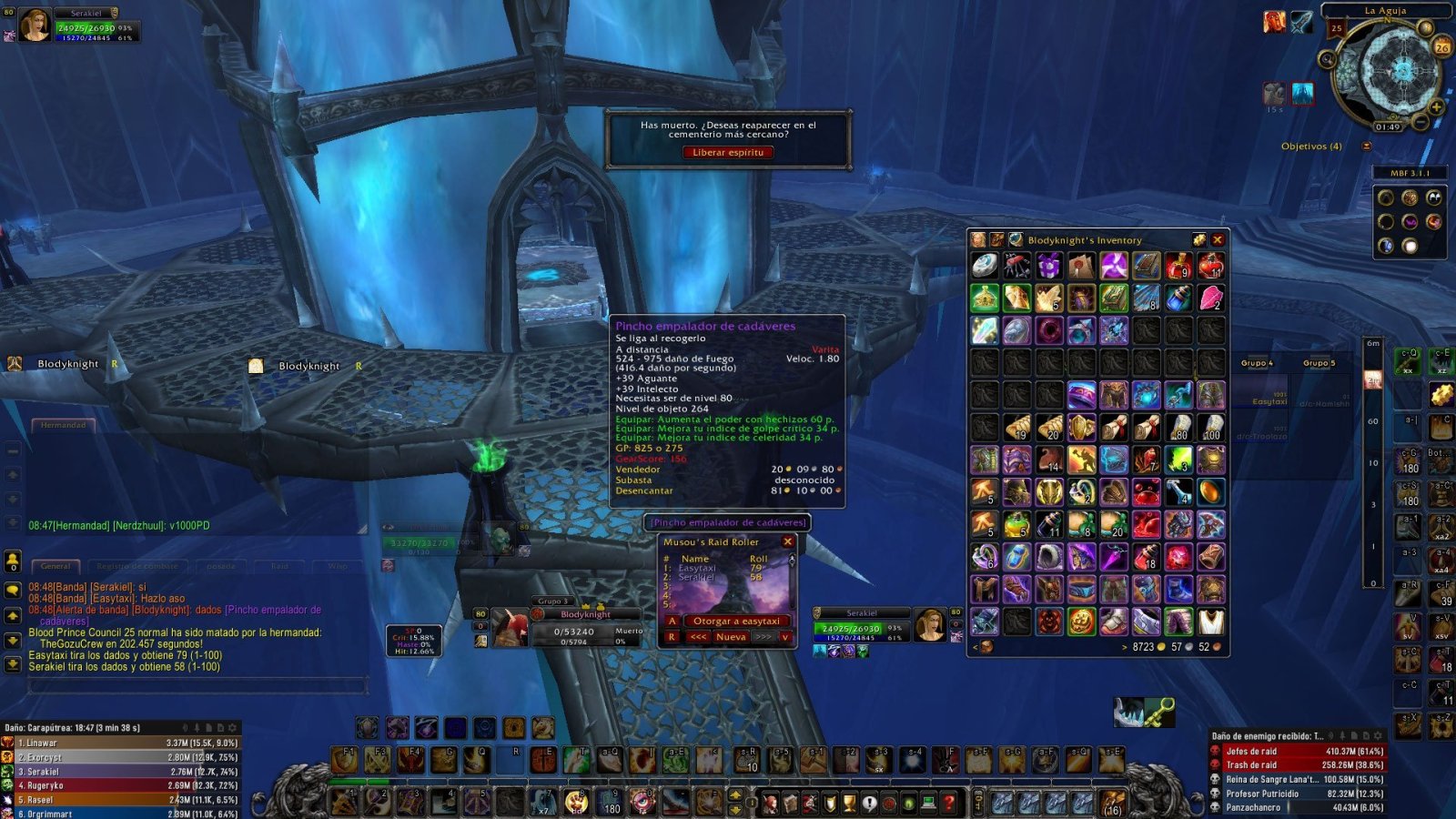Zoom in on the minimap

click(1436, 107)
